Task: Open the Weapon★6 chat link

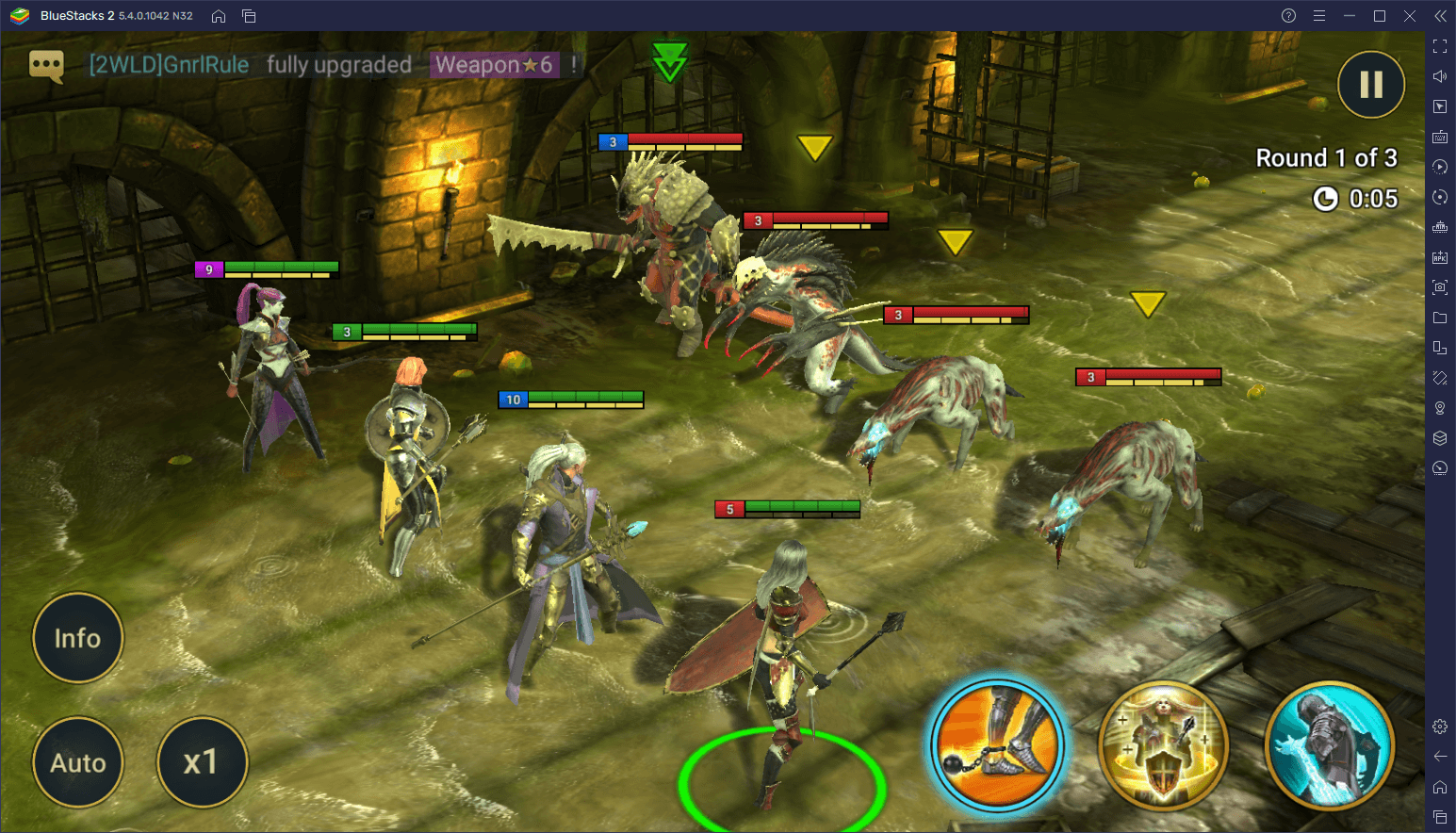Action: point(495,65)
